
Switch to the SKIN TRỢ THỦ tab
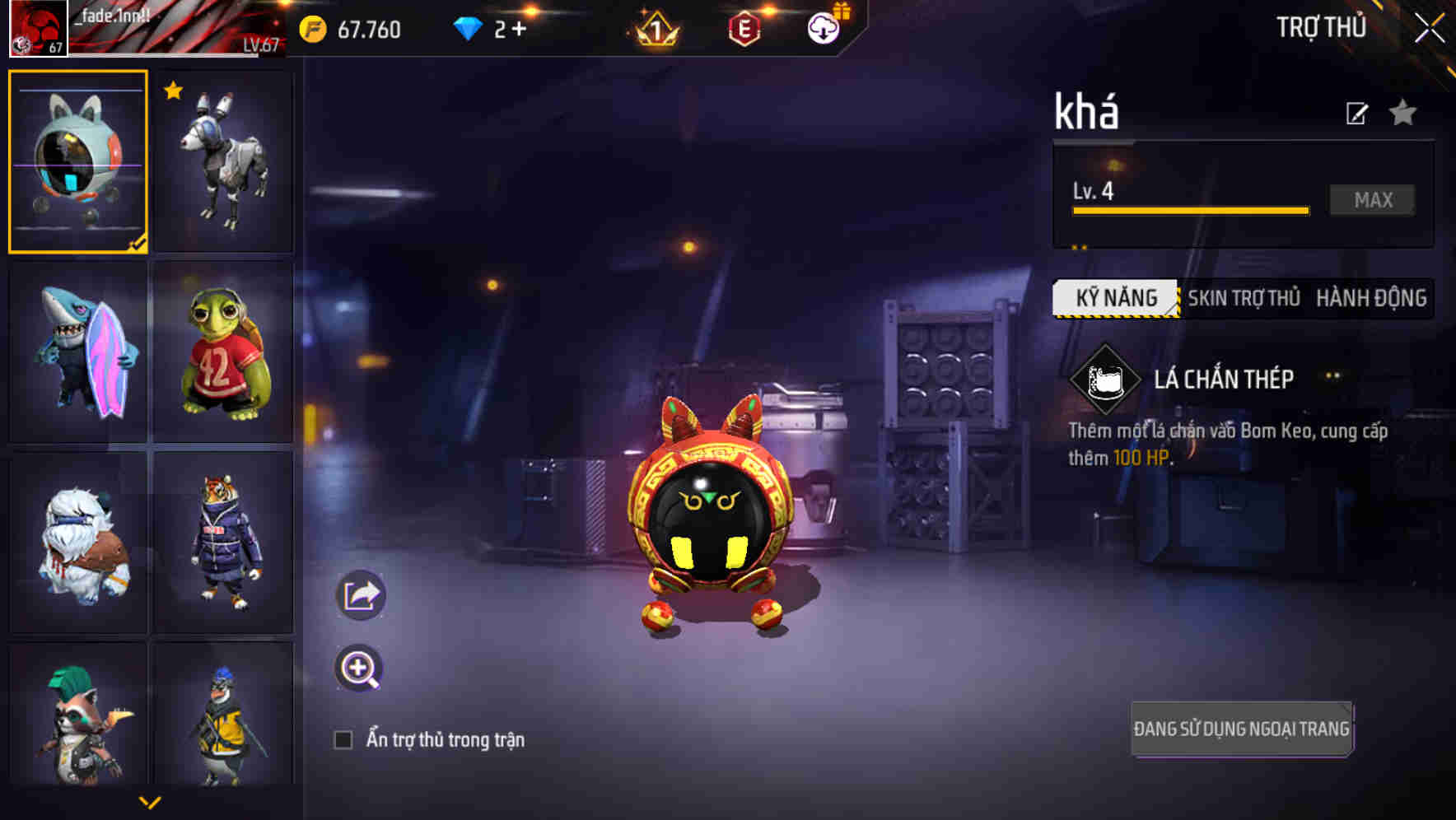coord(1243,298)
